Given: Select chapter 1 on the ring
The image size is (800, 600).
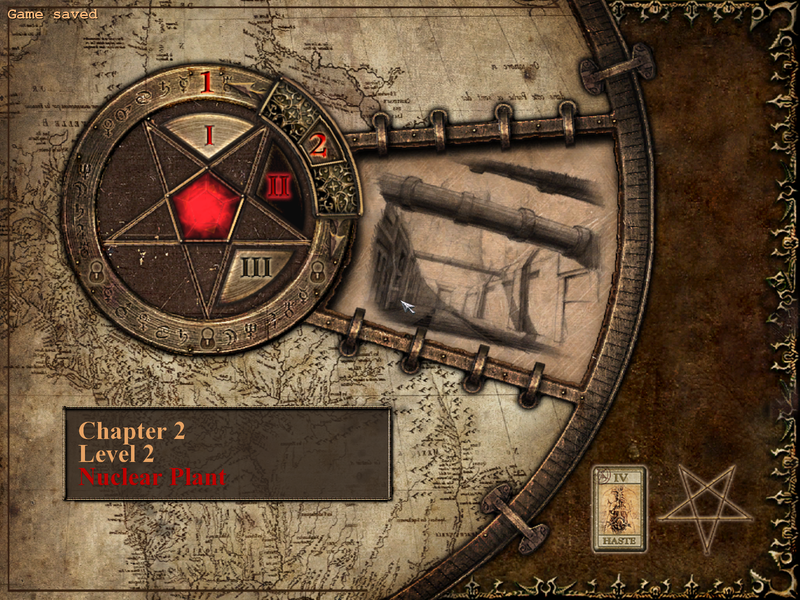Looking at the screenshot, I should (207, 82).
